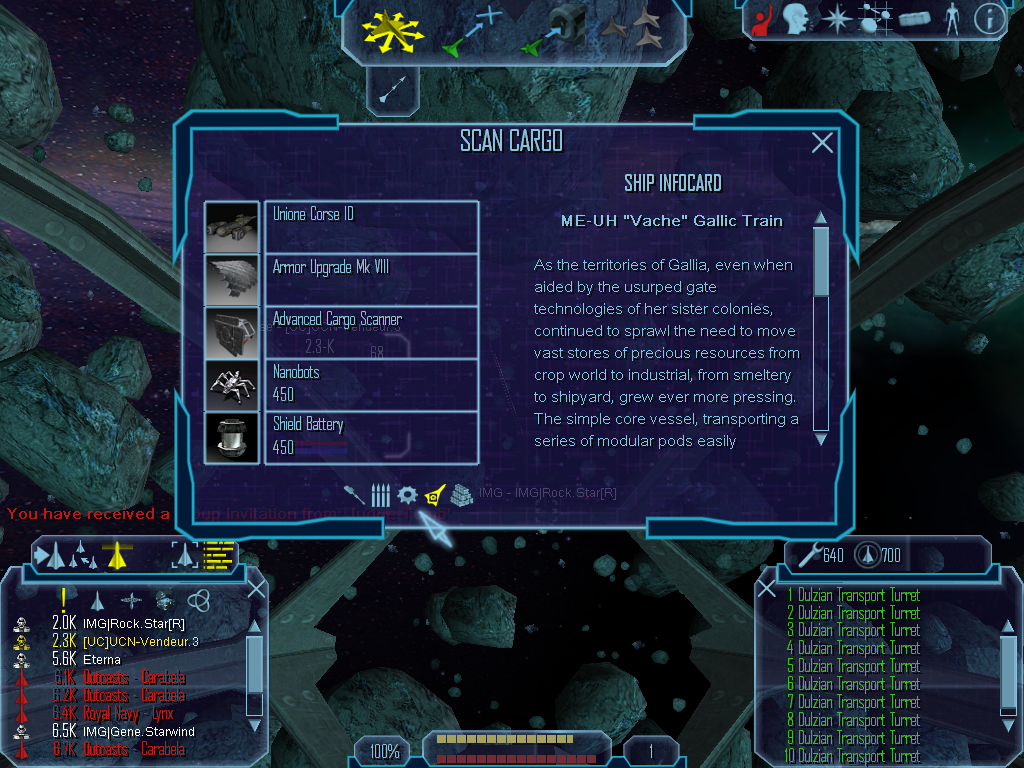This screenshot has height=768, width=1024.
Task: Show ammunition with the bullets filter icon
Action: pyautogui.click(x=380, y=494)
